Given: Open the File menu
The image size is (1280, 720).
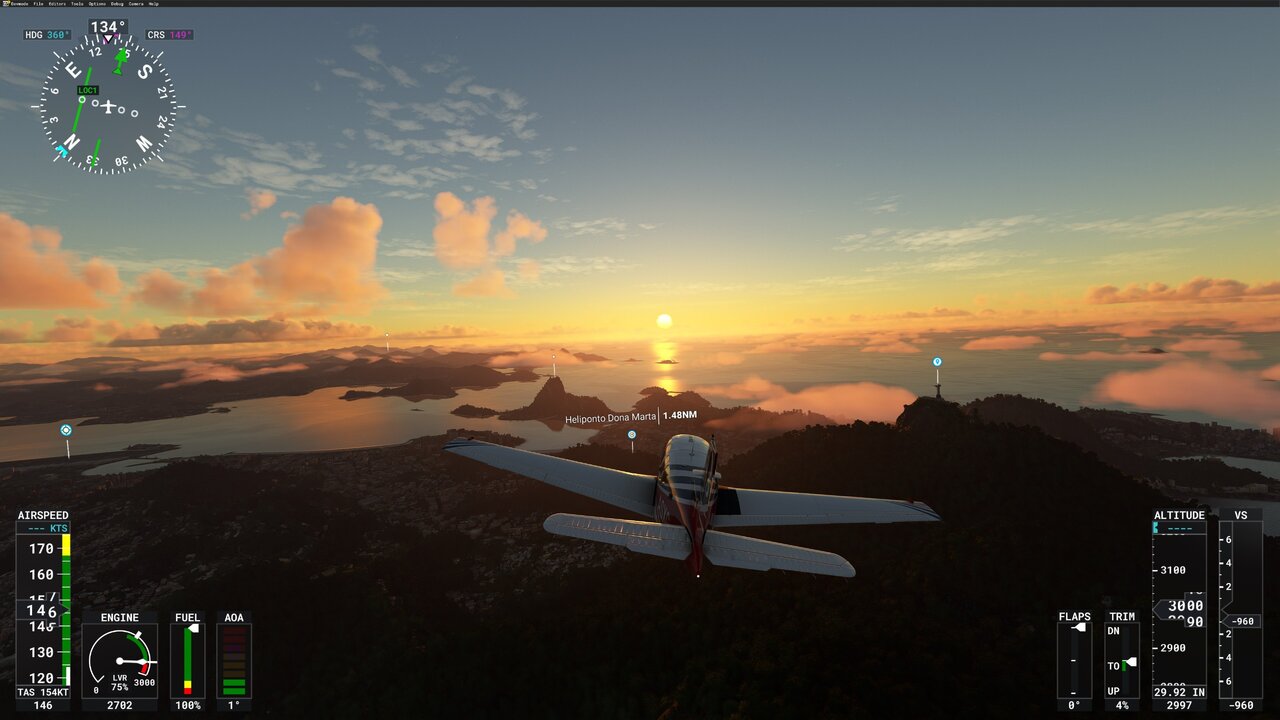Looking at the screenshot, I should coord(38,3).
